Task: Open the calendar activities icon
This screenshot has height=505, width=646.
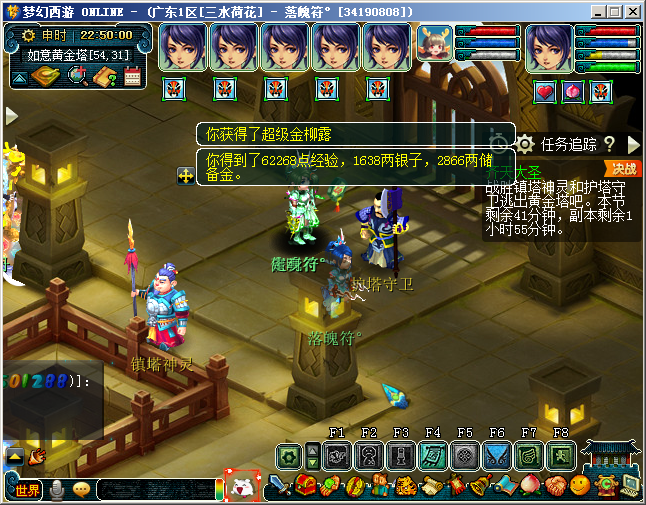Action: pyautogui.click(x=132, y=77)
